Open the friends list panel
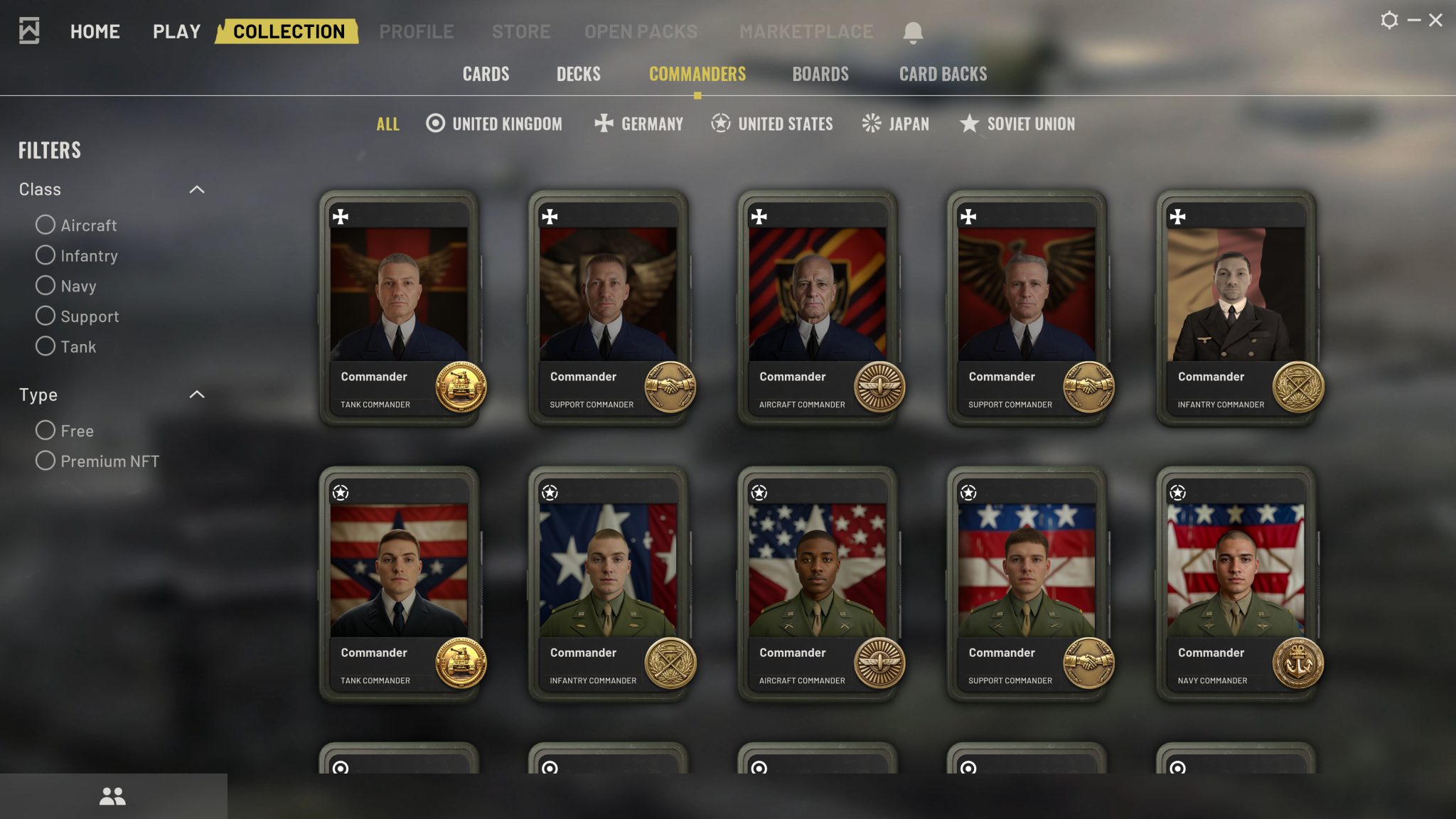This screenshot has height=819, width=1456. (x=112, y=796)
